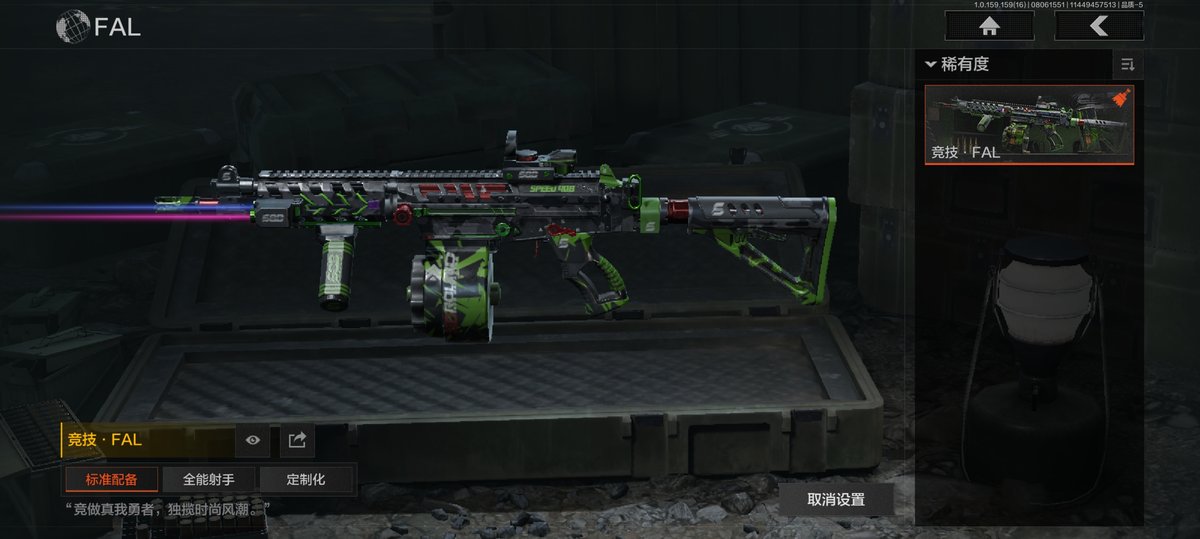Toggle the eye preview icon
Viewport: 1200px width, 539px height.
pyautogui.click(x=253, y=439)
